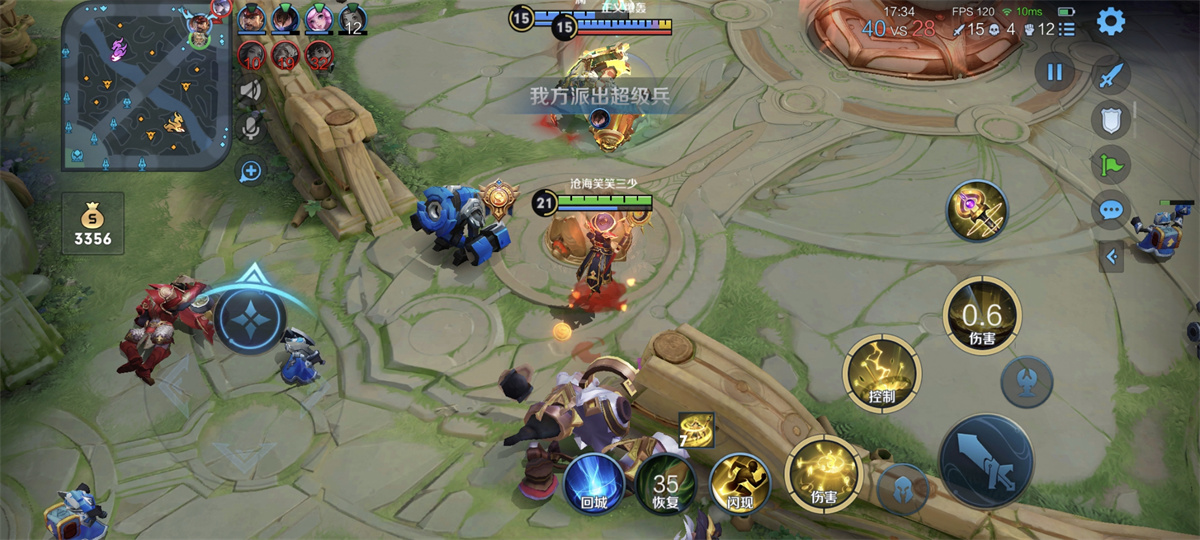Tap the pause button
The height and width of the screenshot is (540, 1200).
point(1054,72)
